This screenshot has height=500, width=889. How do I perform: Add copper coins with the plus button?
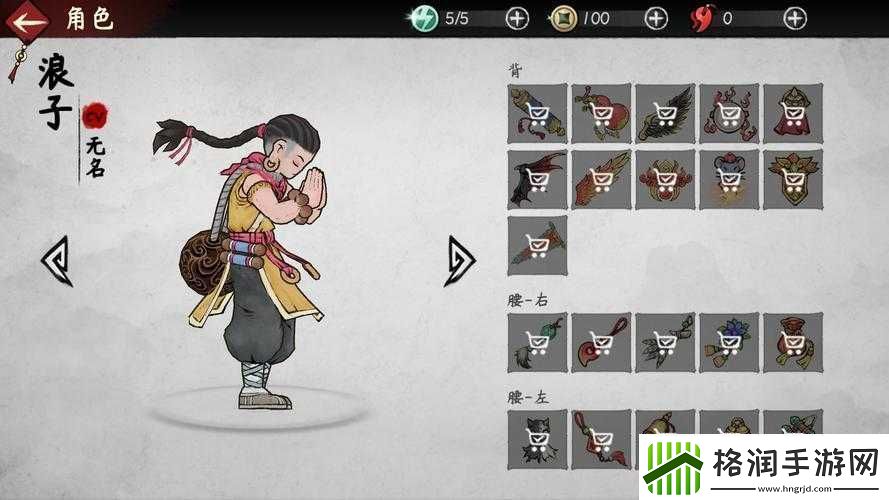click(x=656, y=18)
